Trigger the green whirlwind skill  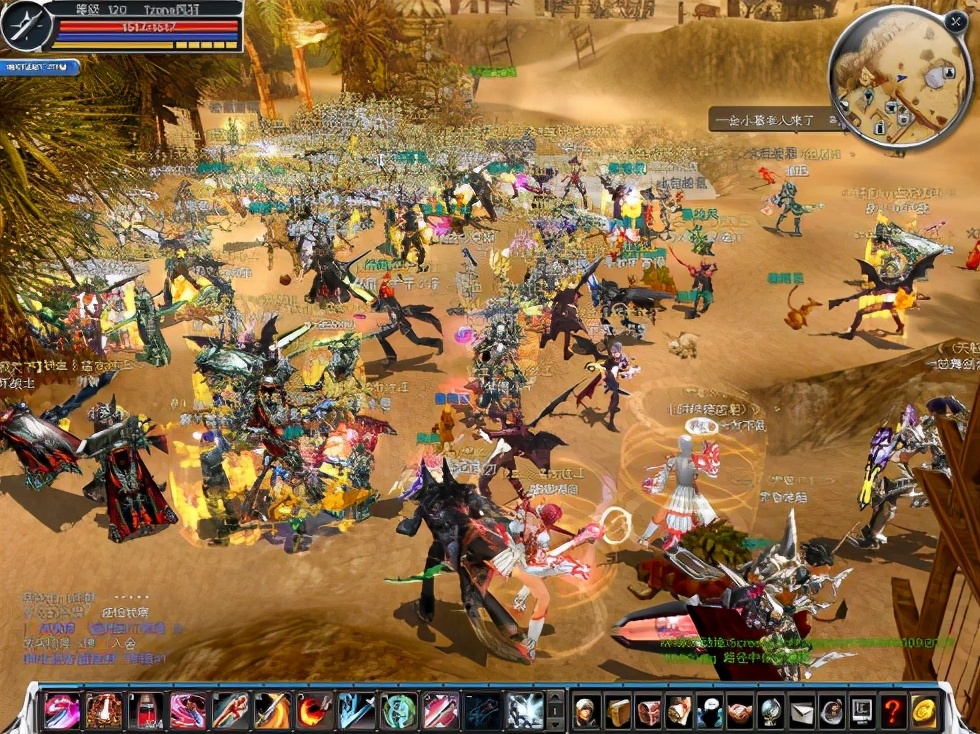[399, 710]
